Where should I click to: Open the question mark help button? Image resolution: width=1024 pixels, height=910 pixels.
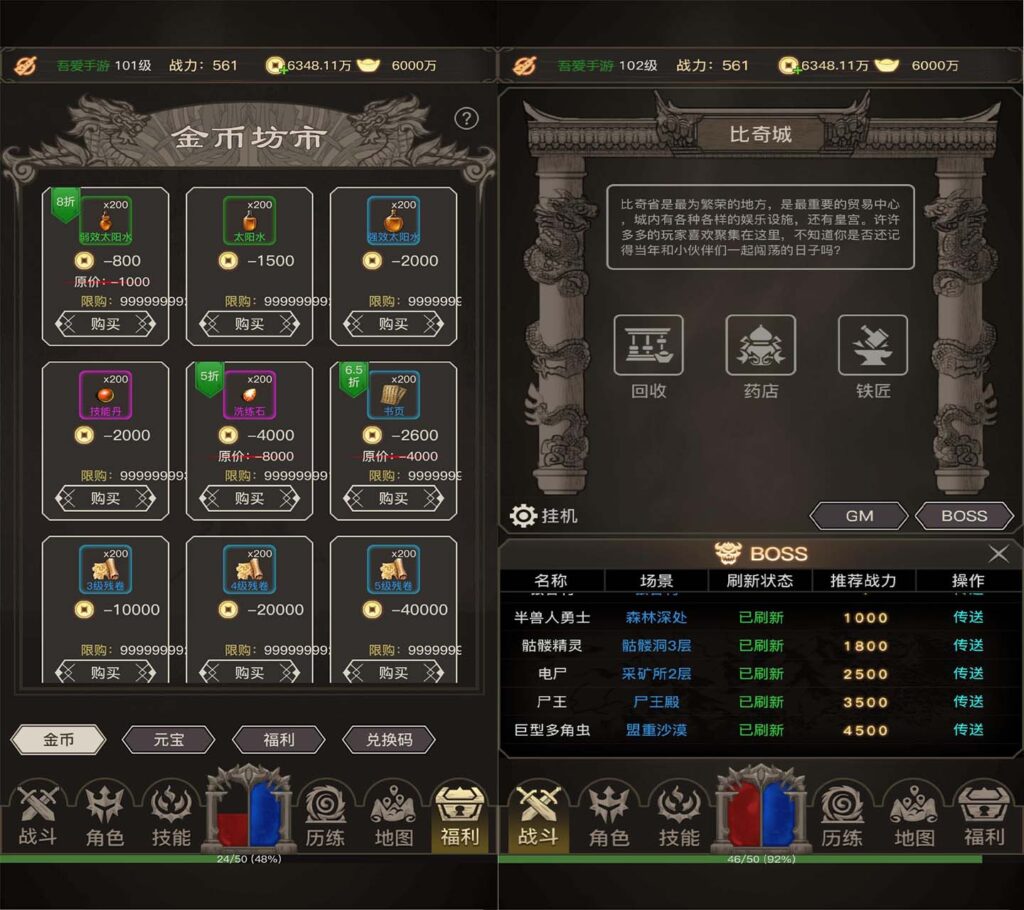pyautogui.click(x=467, y=119)
